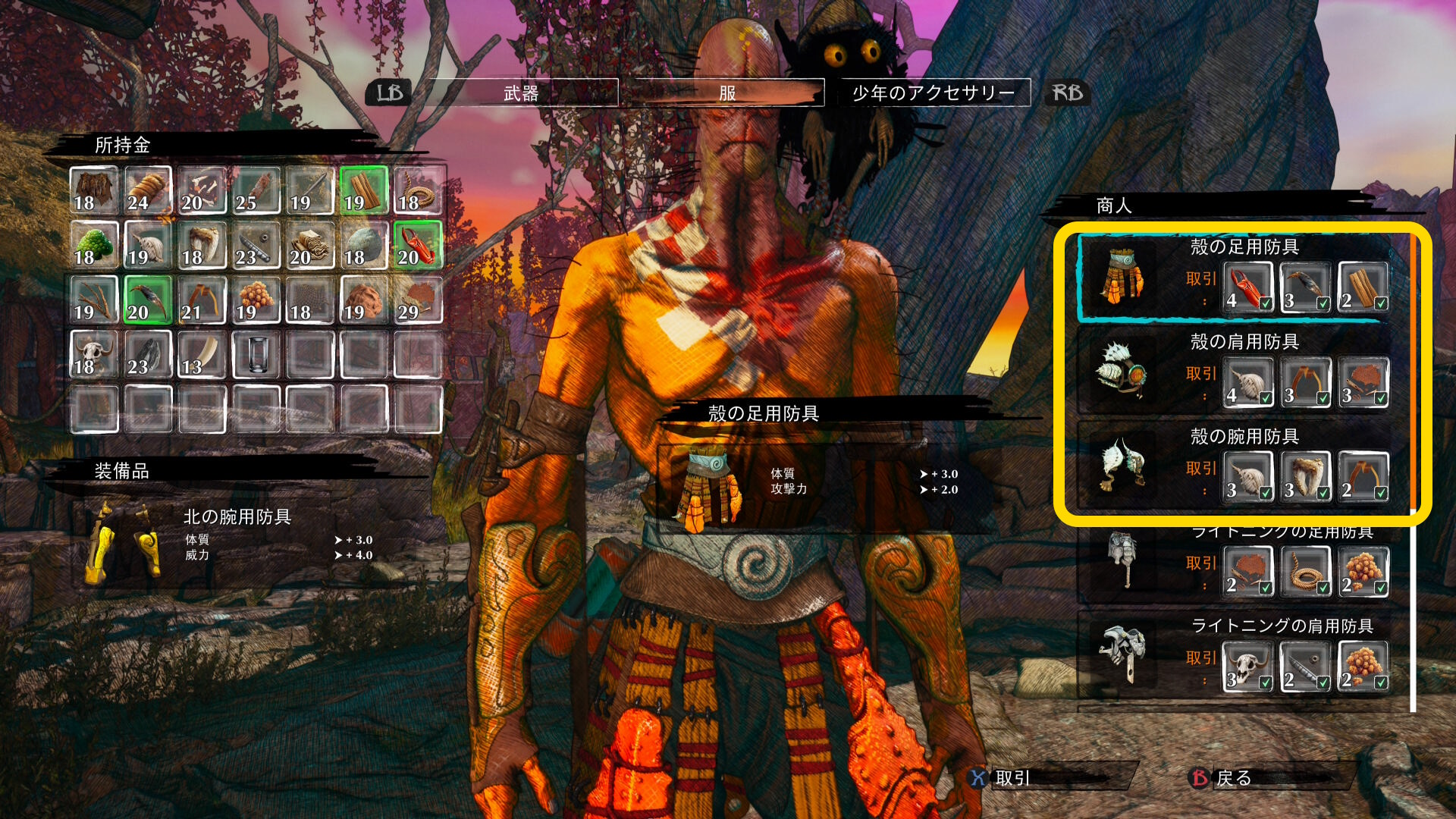Open the 服 category tab
The width and height of the screenshot is (1456, 819).
pos(727,93)
